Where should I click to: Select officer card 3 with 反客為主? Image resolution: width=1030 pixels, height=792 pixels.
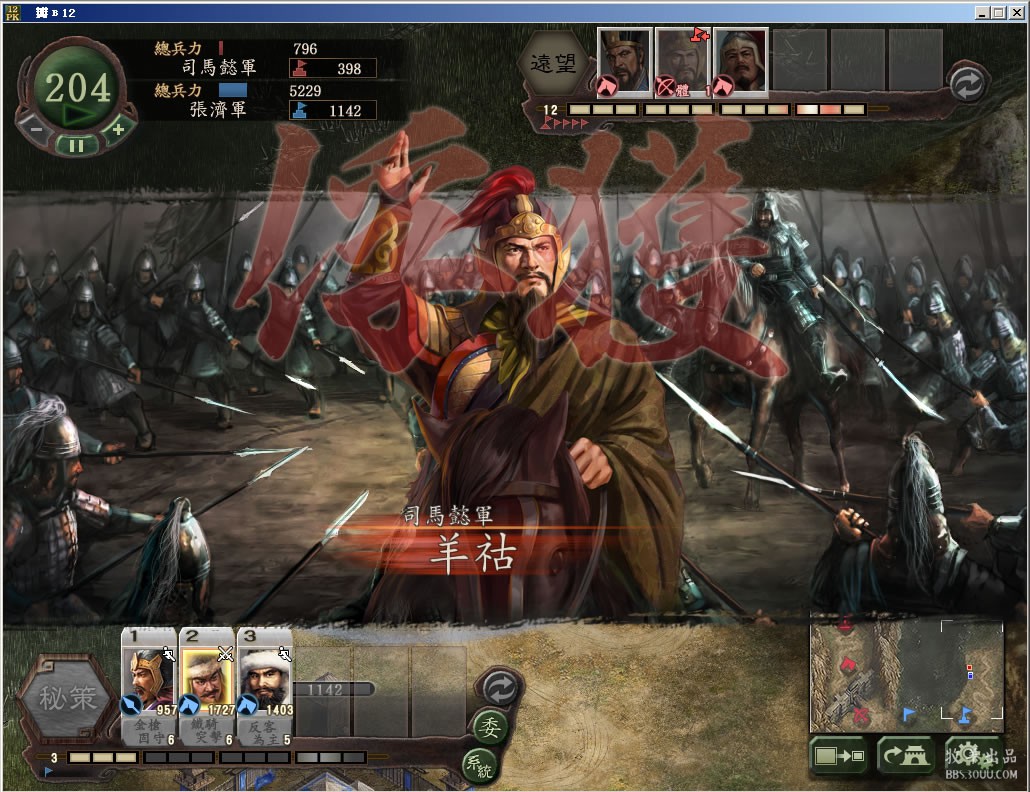[264, 684]
